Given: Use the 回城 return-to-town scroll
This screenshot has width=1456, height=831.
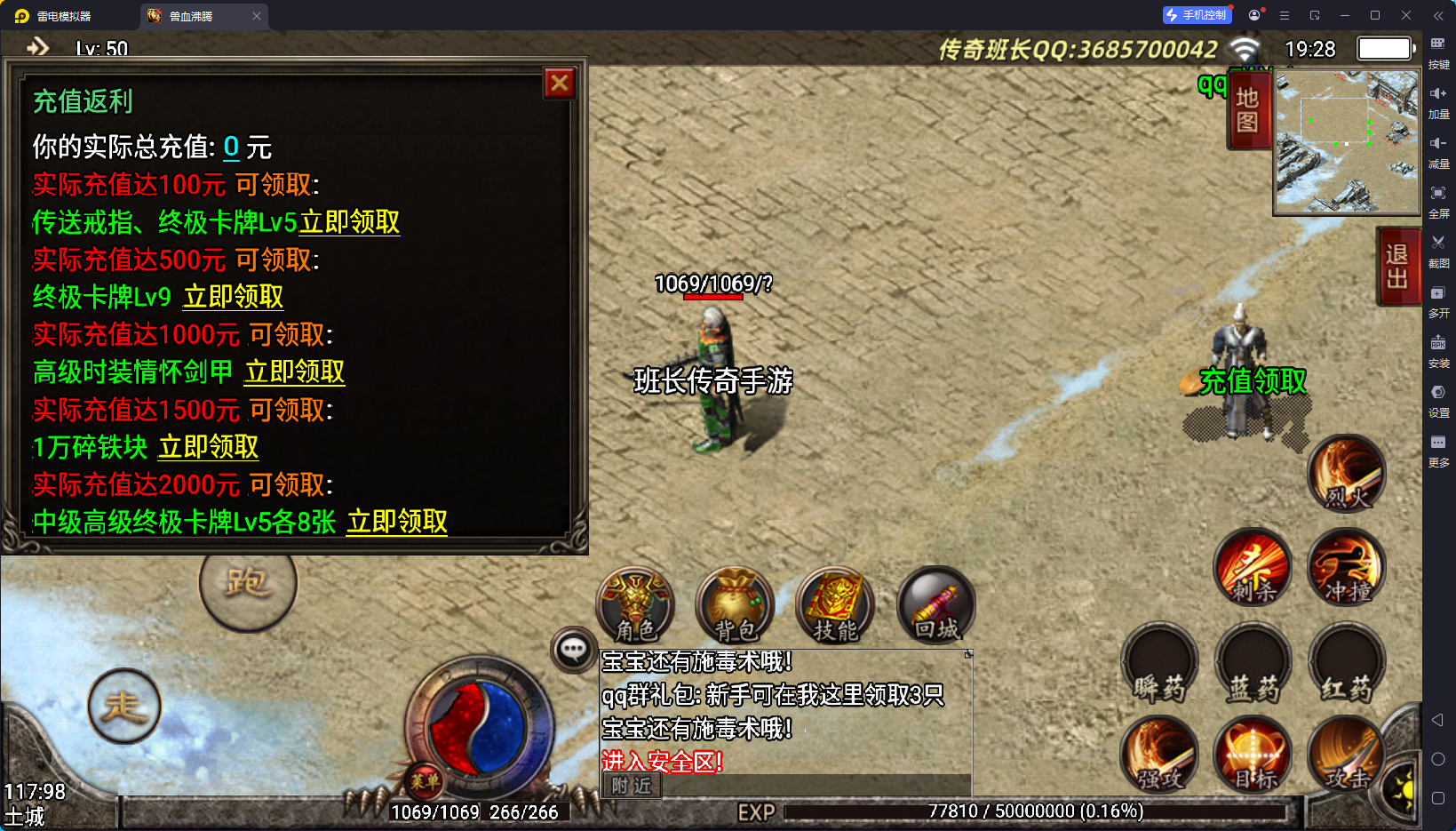Looking at the screenshot, I should coord(936,606).
